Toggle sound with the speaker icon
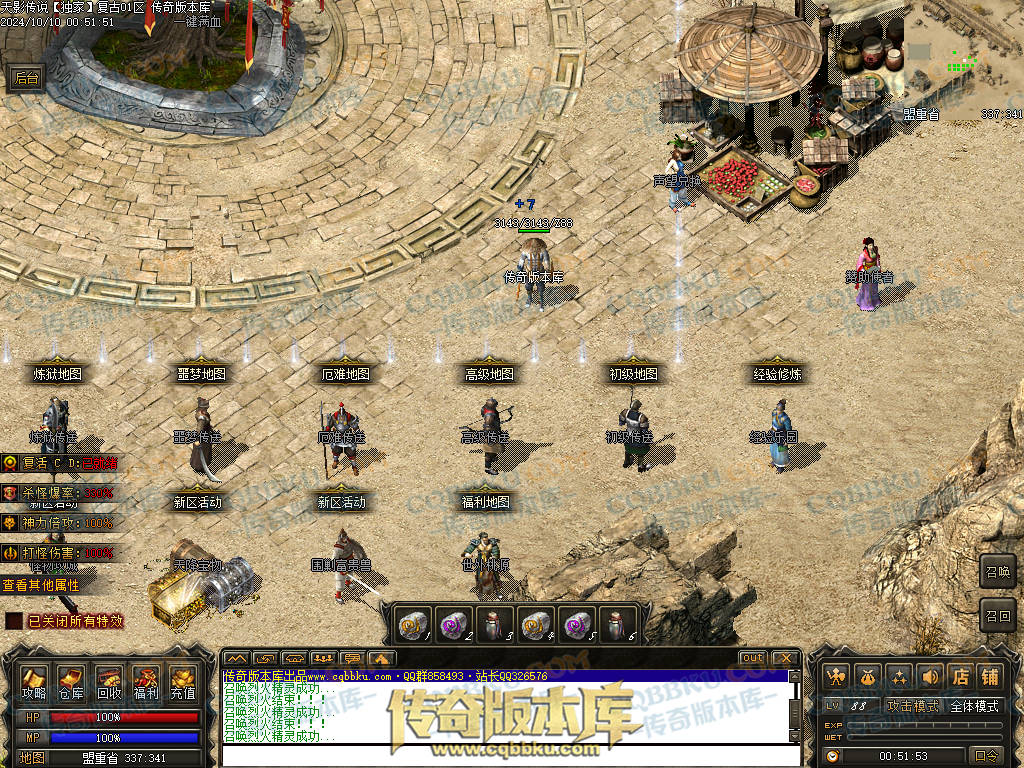The image size is (1024, 768). click(x=931, y=676)
